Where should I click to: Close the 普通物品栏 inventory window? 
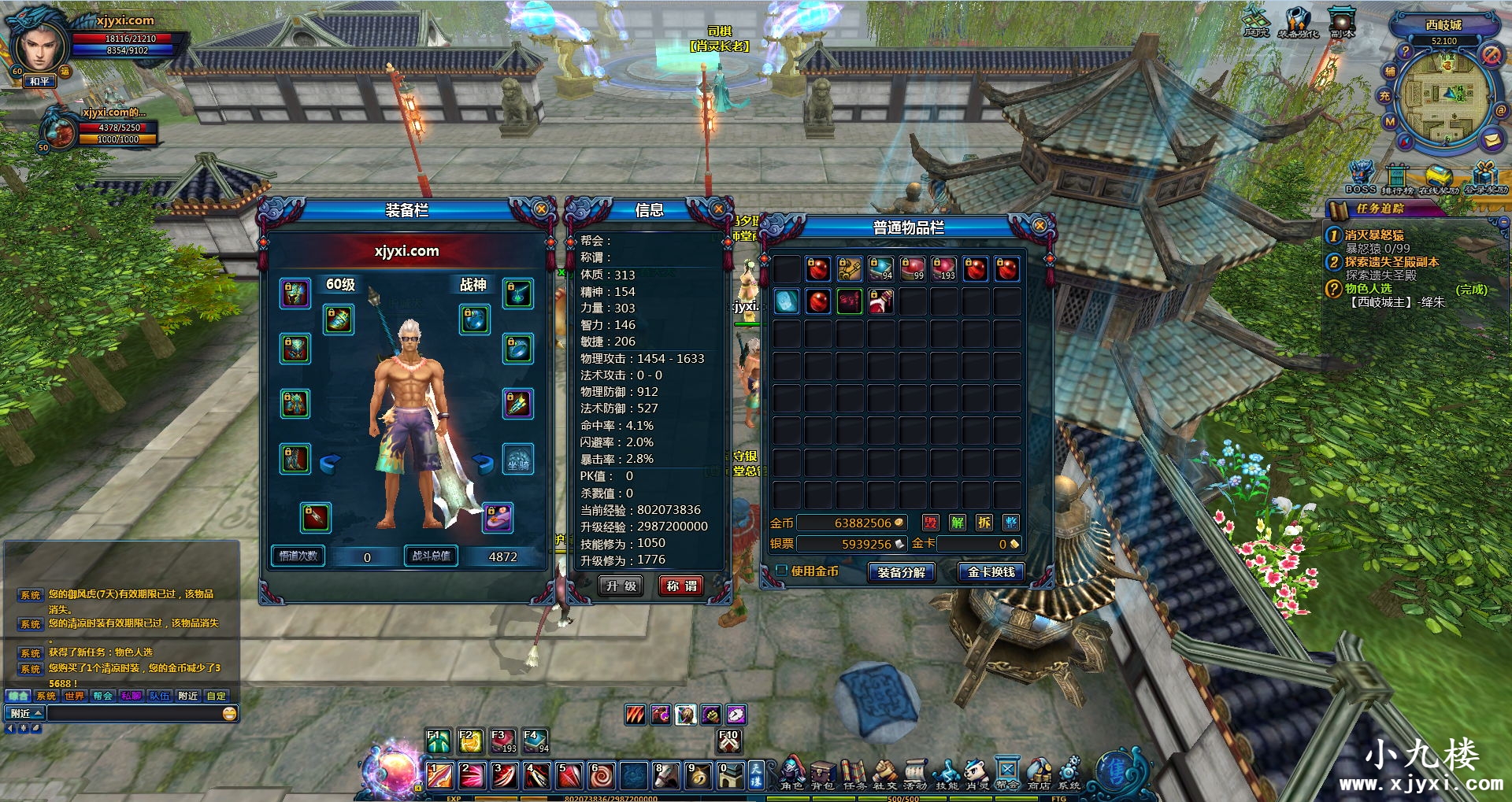coord(1039,226)
